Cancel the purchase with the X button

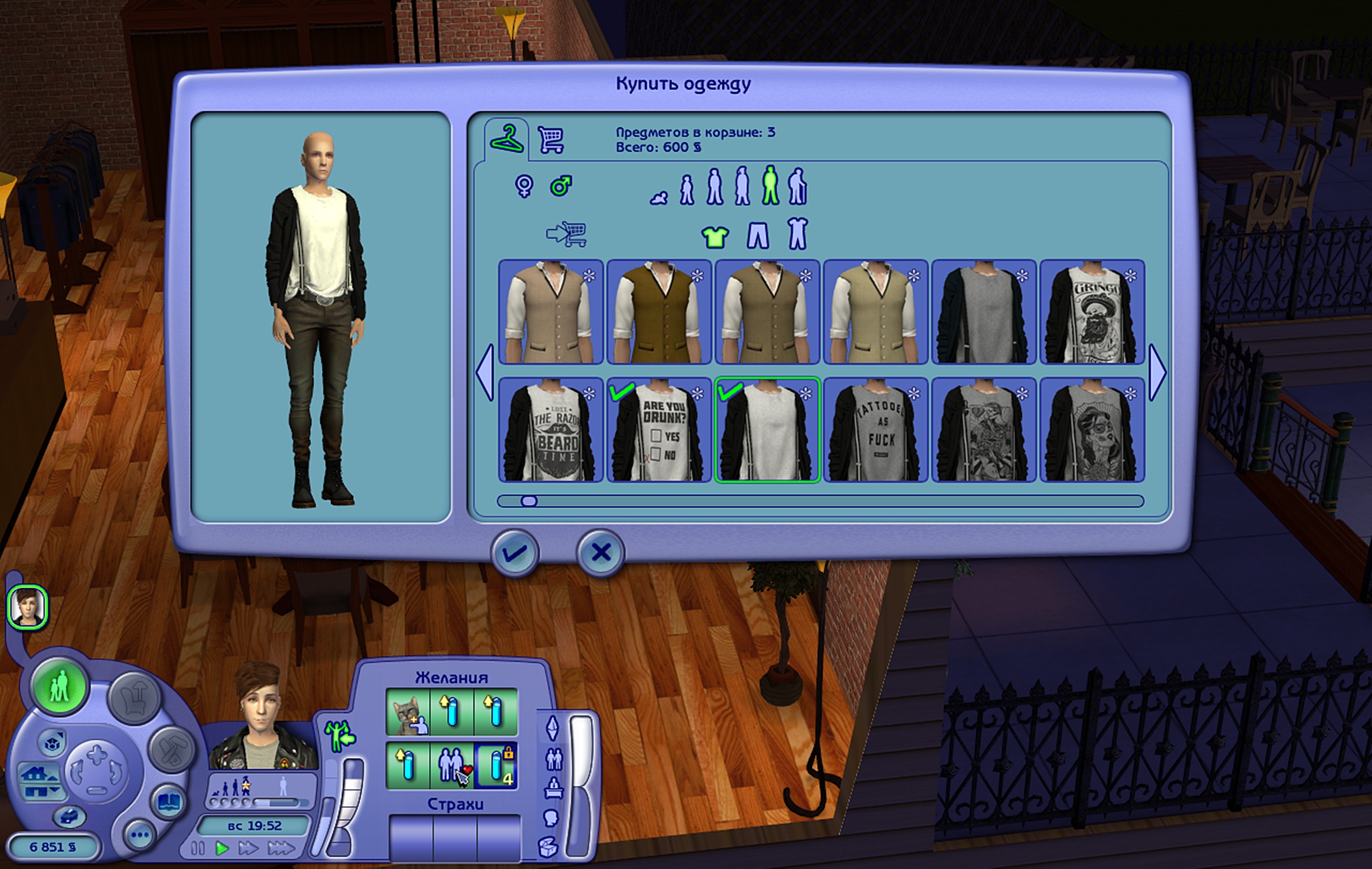(x=601, y=553)
